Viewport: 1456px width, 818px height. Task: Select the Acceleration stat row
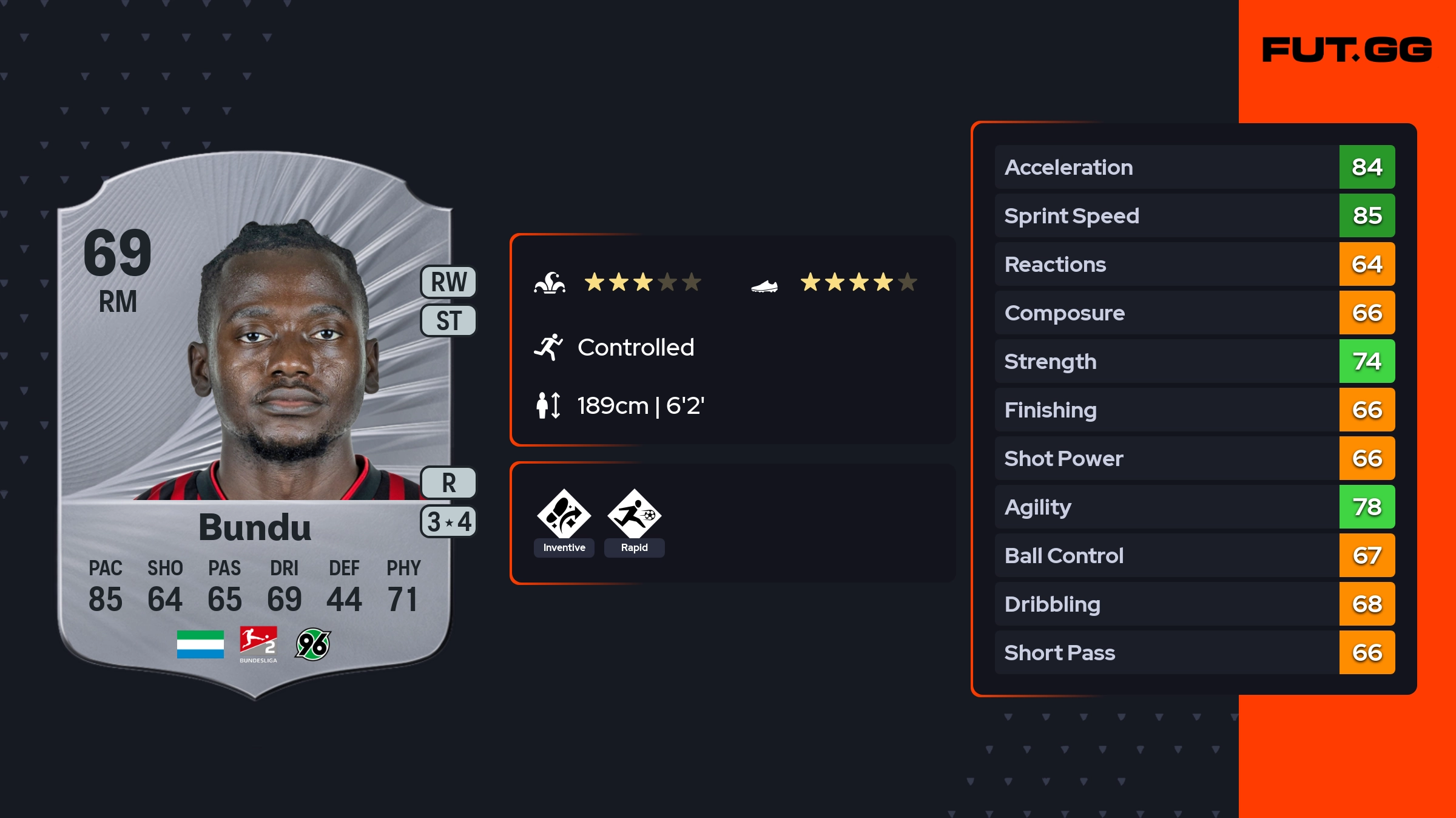tap(1194, 167)
